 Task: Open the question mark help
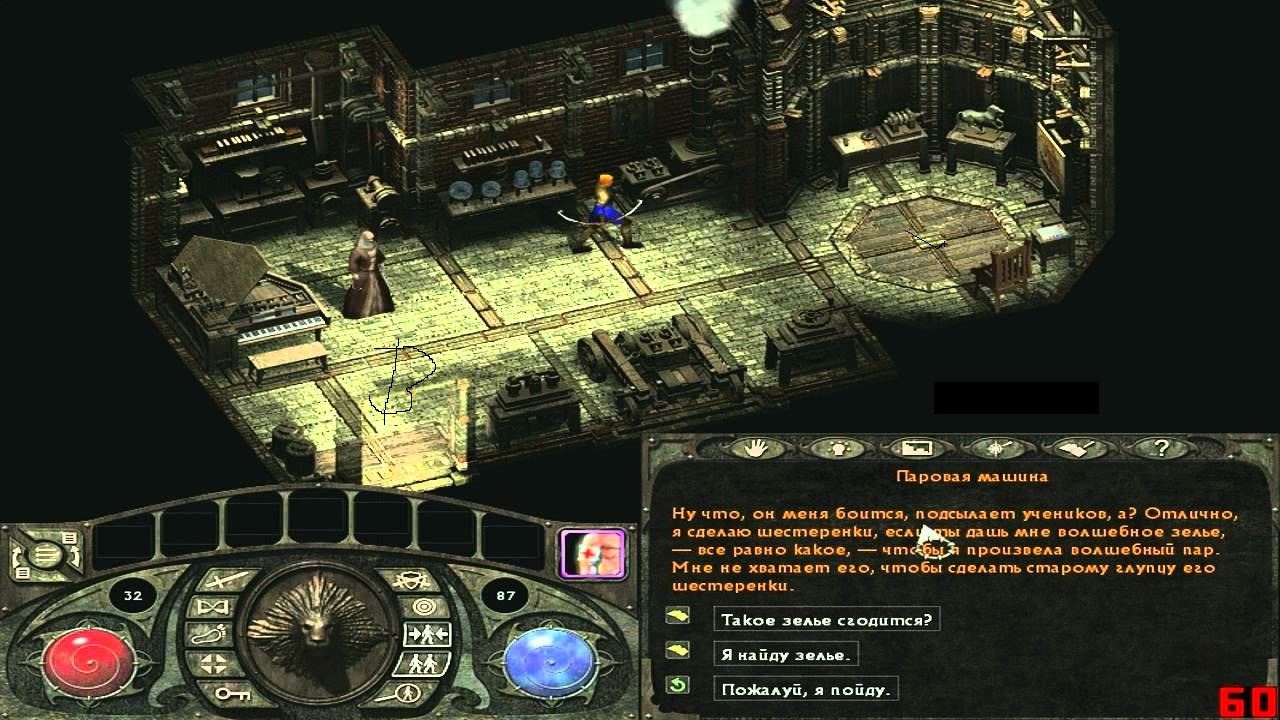tap(1160, 449)
